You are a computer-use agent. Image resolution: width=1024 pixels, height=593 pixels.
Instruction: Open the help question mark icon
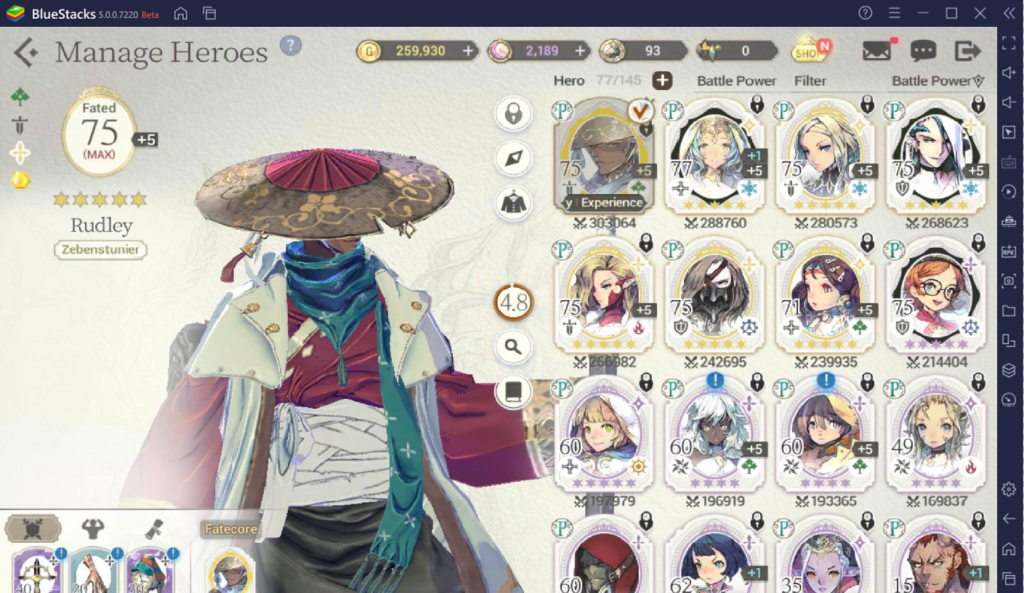pos(290,46)
